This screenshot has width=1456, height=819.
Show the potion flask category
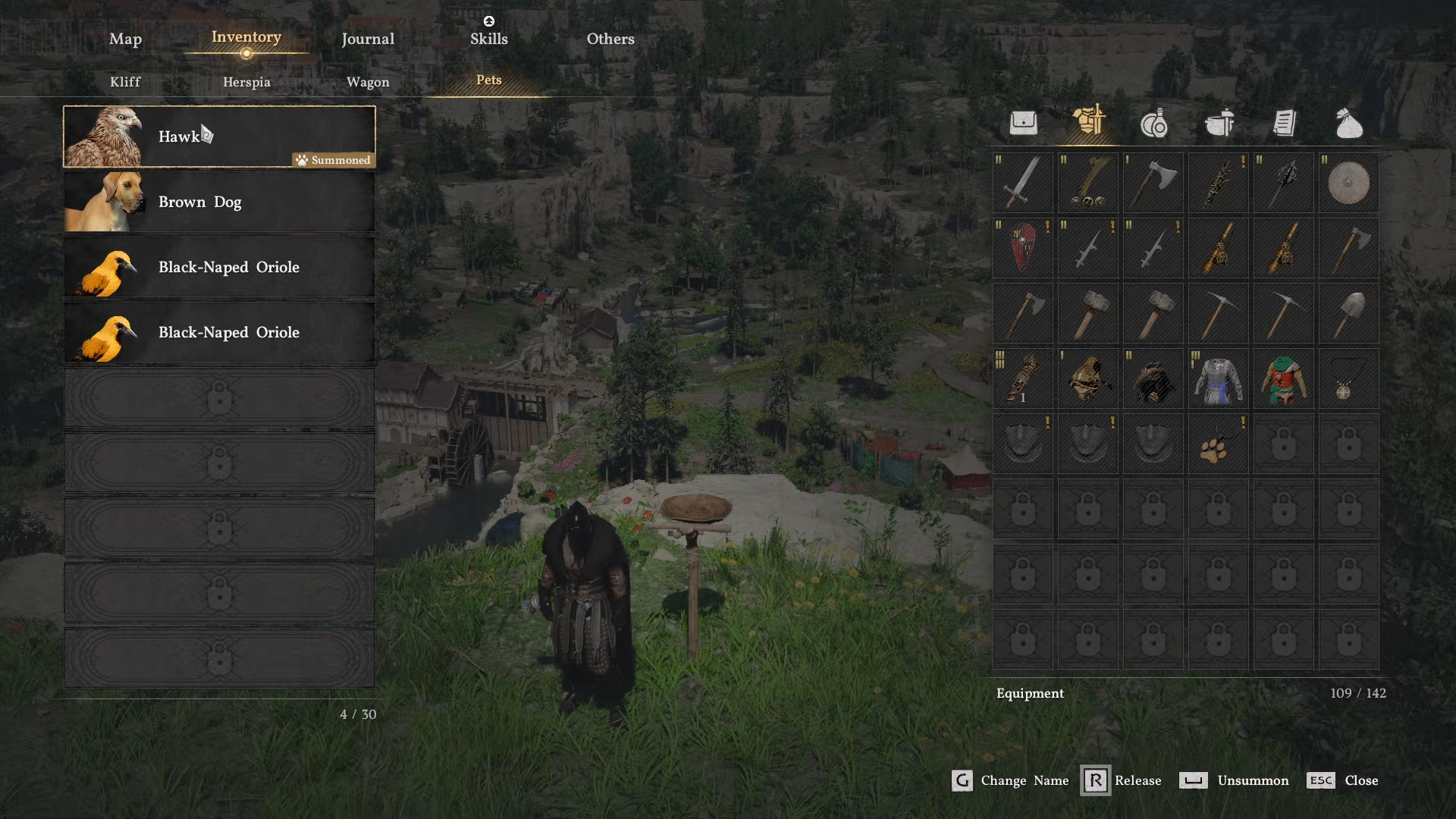tap(1153, 123)
